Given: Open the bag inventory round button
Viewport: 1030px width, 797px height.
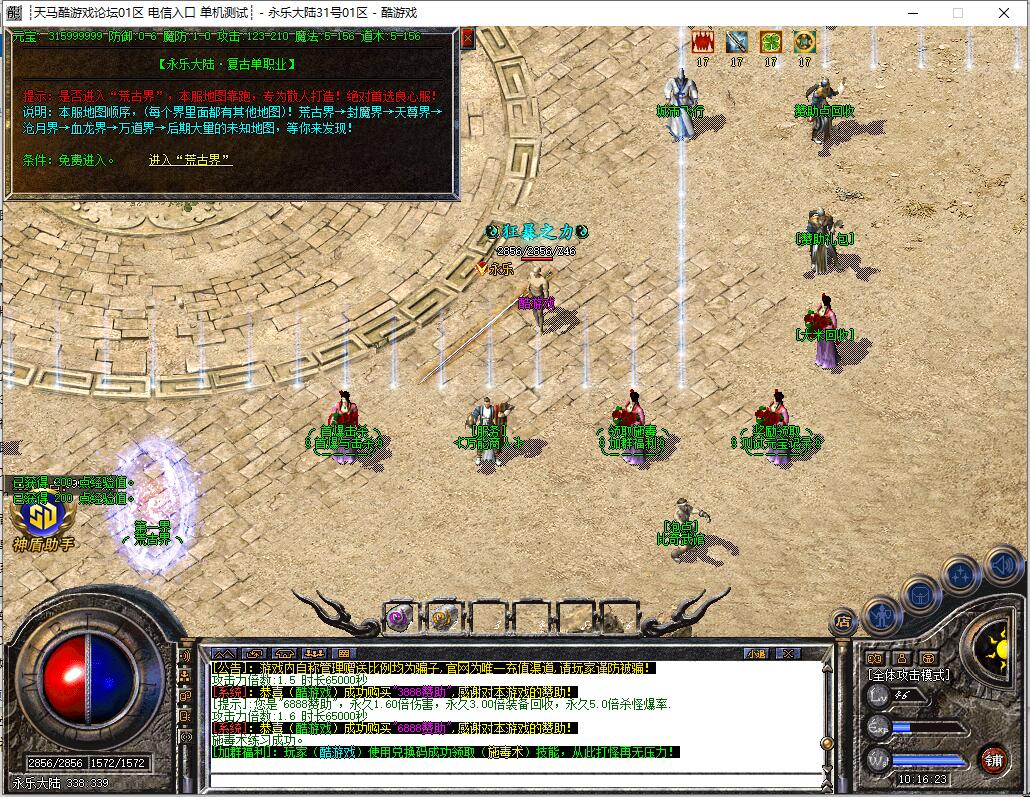Looking at the screenshot, I should [921, 594].
